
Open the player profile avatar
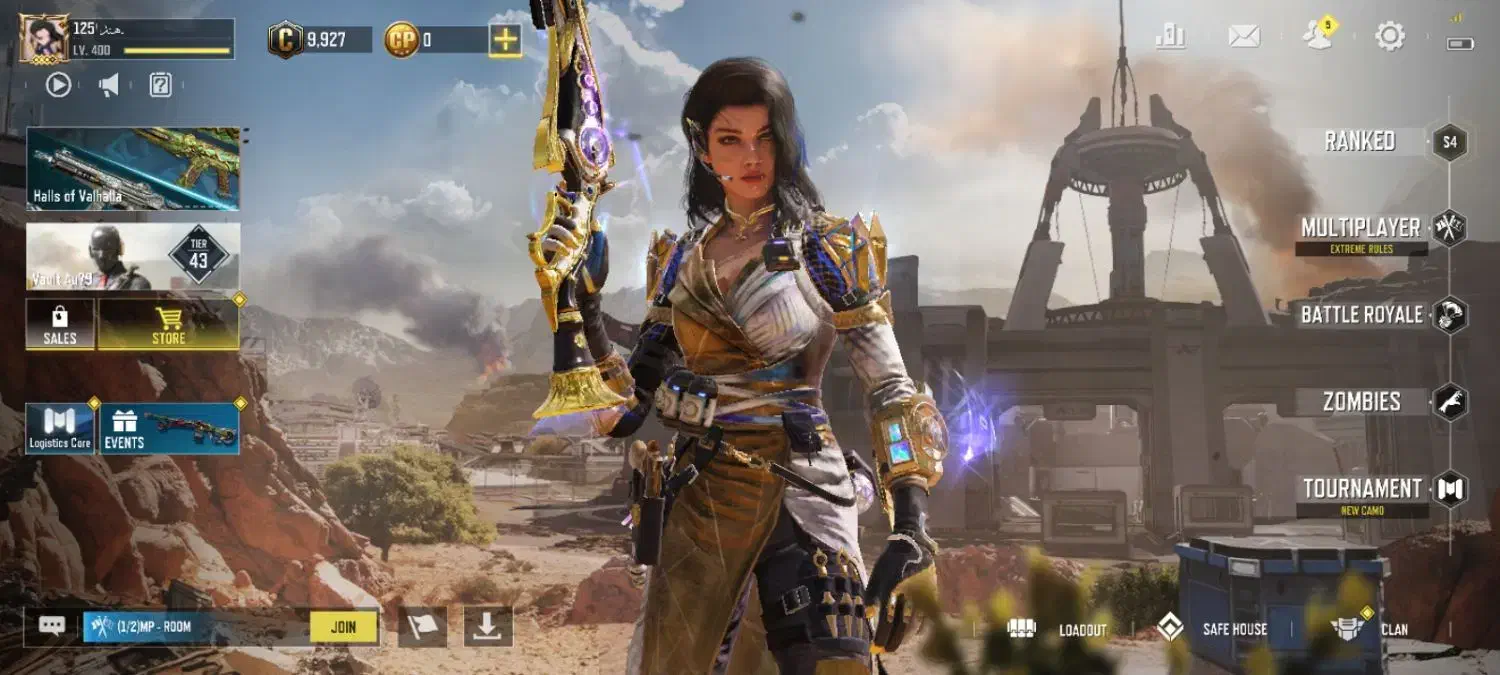pos(44,39)
